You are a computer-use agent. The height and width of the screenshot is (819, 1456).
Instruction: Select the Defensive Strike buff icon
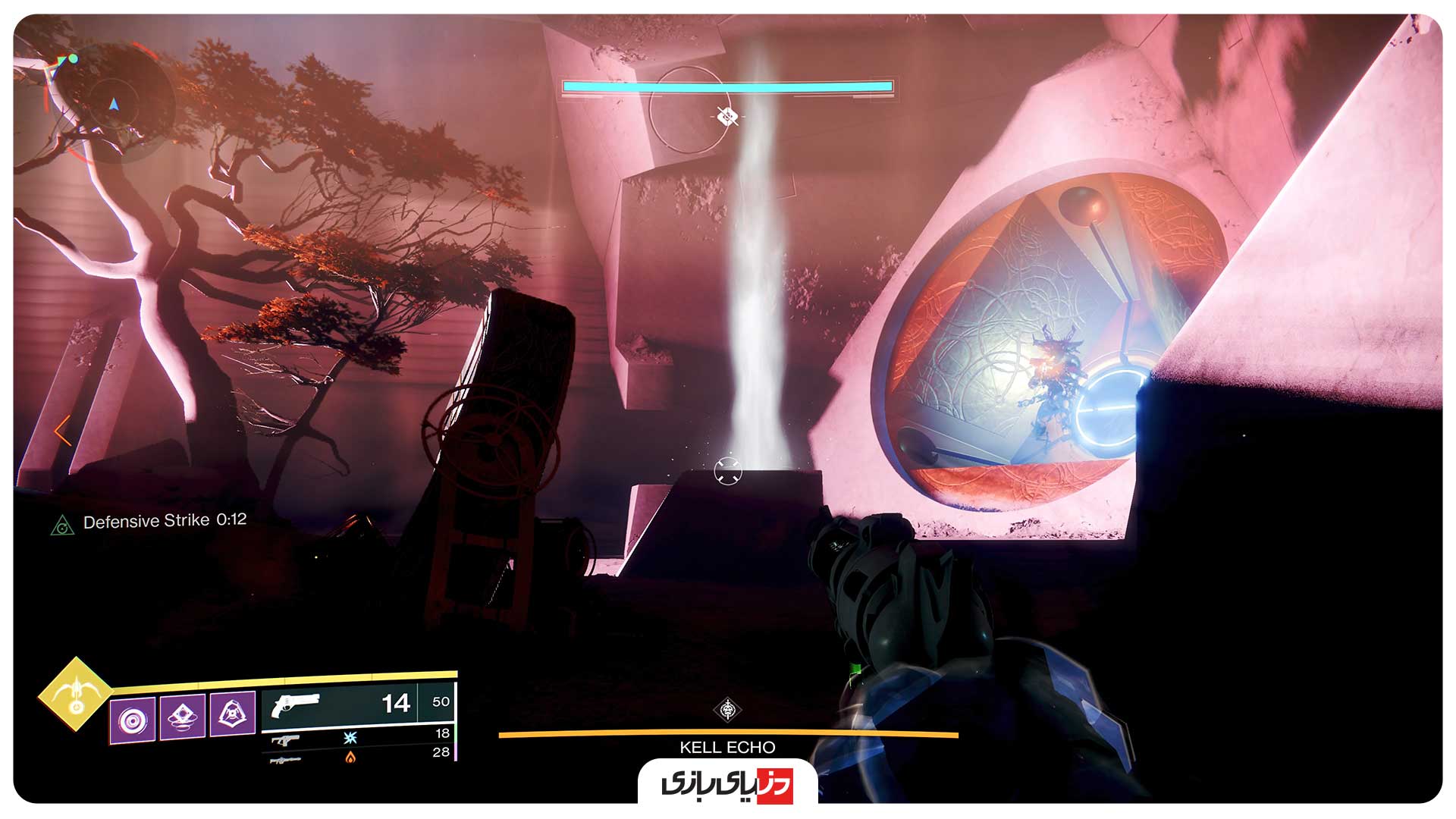[62, 525]
